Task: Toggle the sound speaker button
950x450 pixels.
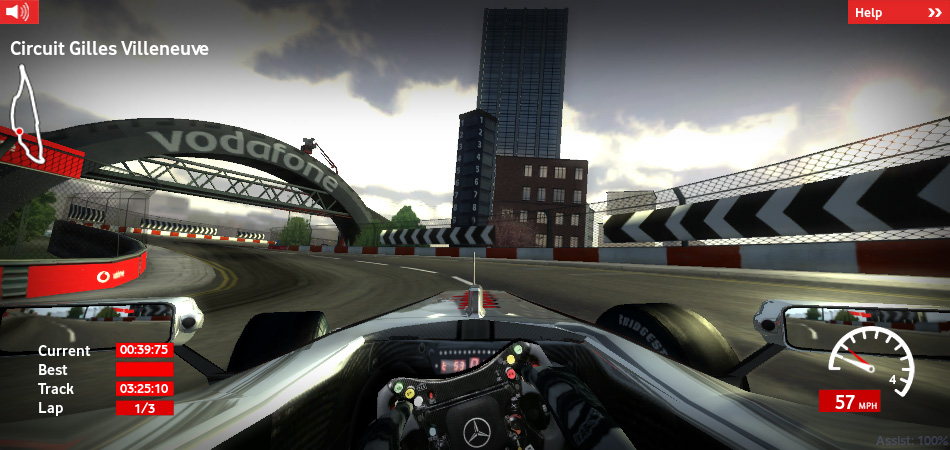Action: 19,12
